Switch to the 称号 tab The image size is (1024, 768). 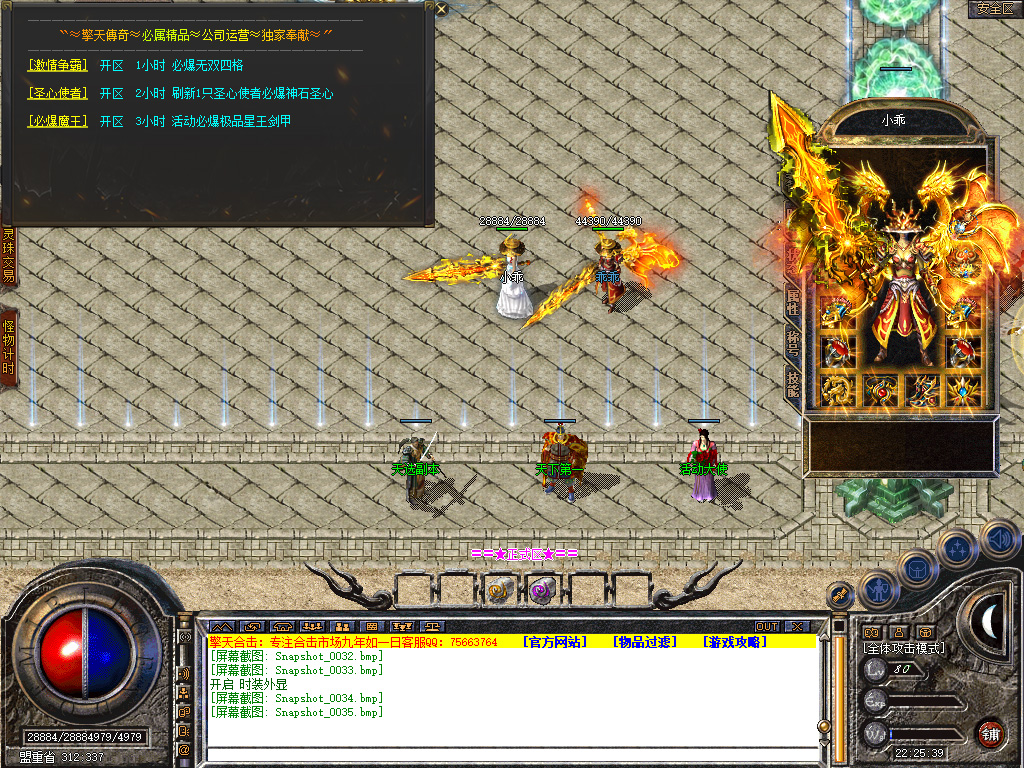[x=793, y=341]
